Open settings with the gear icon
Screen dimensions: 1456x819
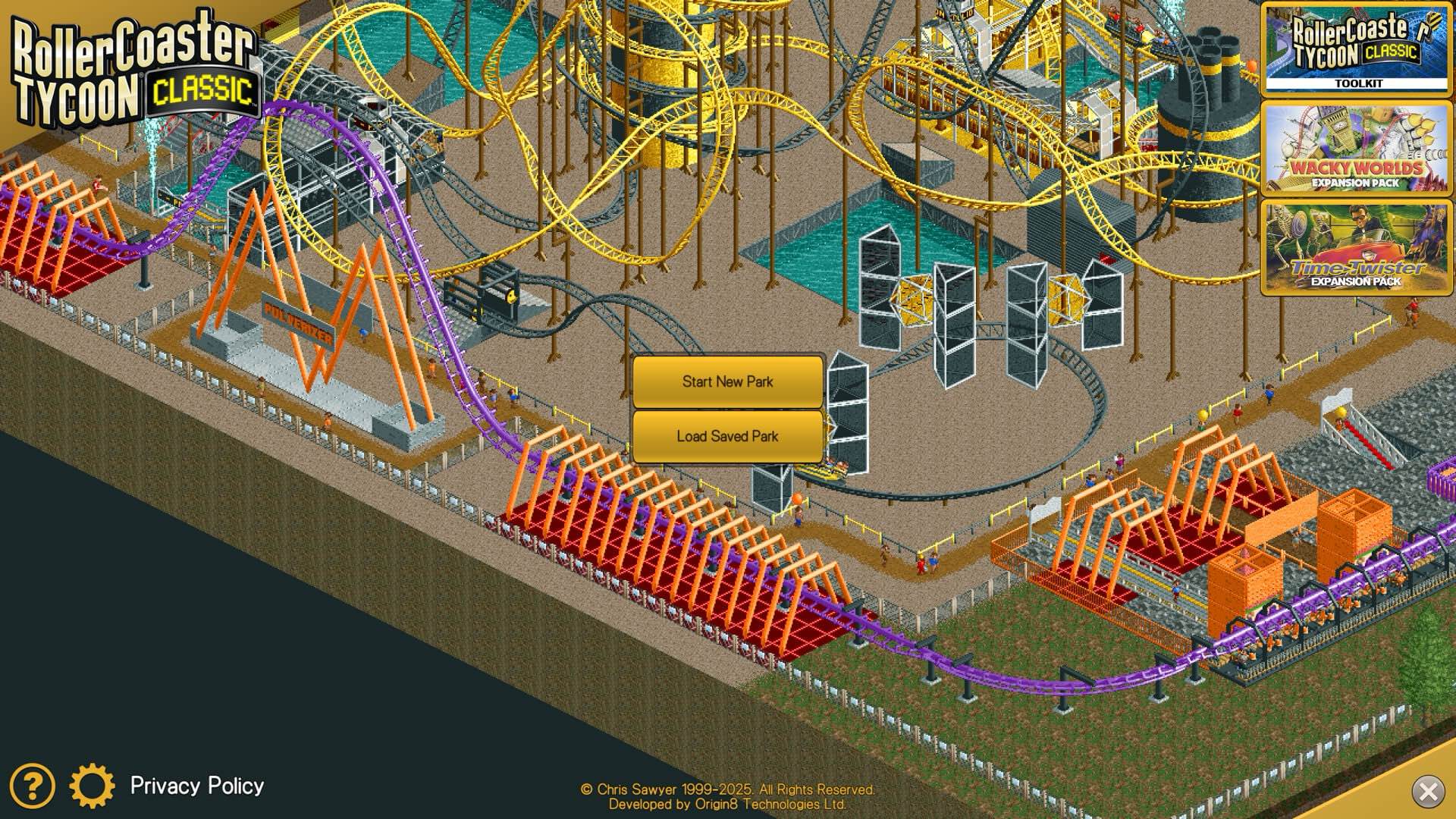coord(93,786)
